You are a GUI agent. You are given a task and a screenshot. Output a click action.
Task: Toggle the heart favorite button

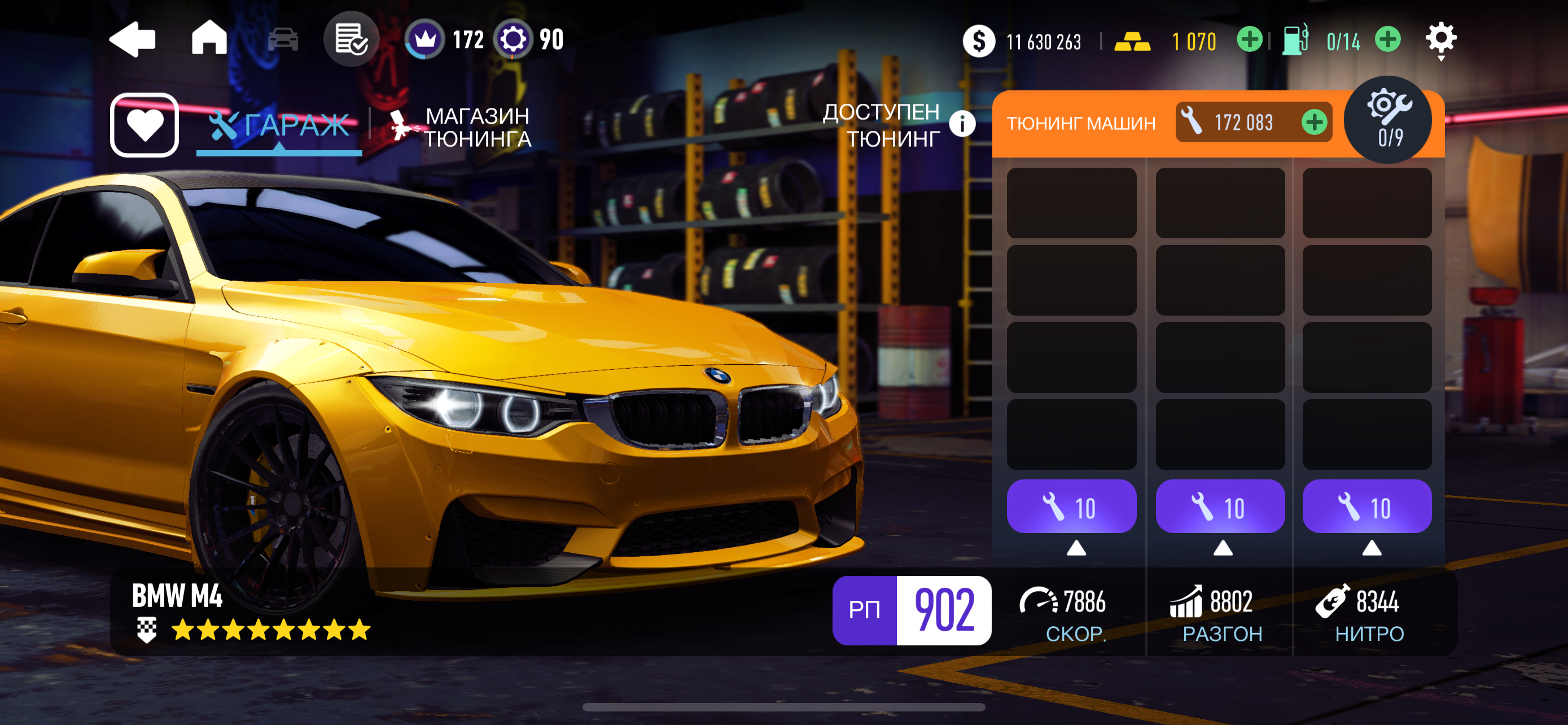tap(144, 125)
